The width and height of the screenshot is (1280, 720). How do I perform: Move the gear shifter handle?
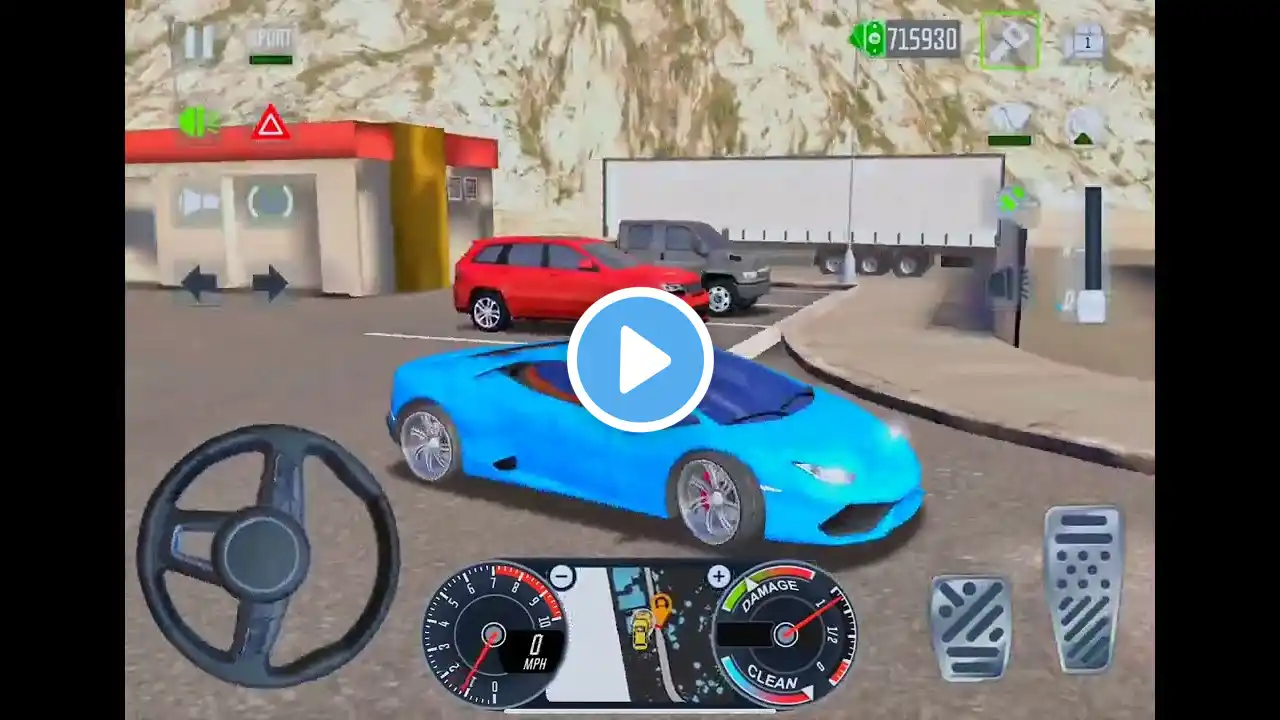1092,300
